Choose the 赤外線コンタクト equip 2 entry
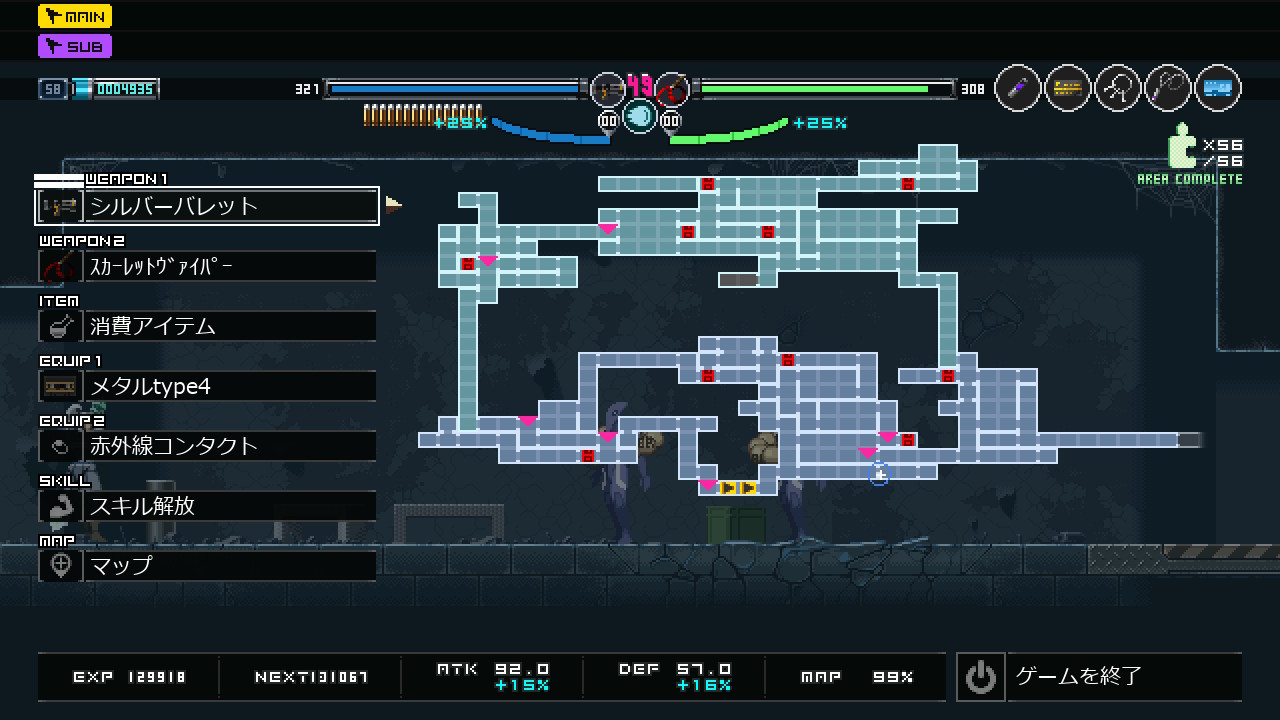The width and height of the screenshot is (1280, 720). pos(207,446)
